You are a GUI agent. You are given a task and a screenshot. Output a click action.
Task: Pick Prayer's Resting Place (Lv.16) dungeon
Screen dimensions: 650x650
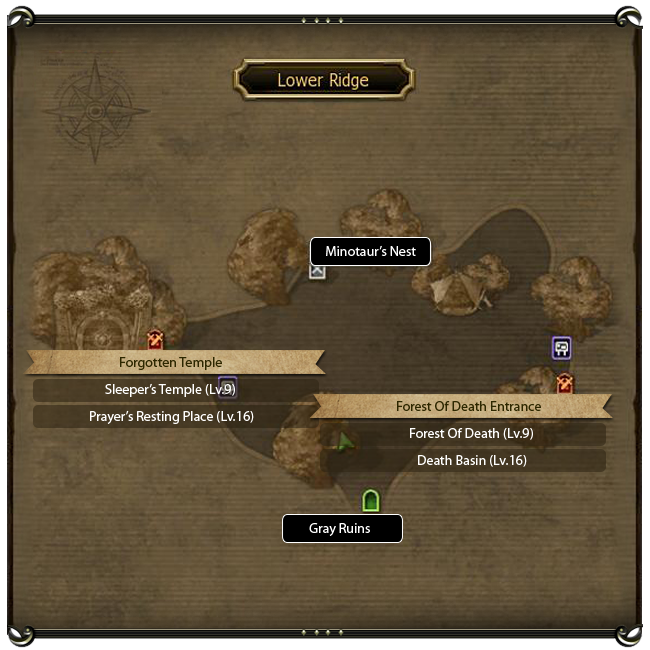pos(170,416)
